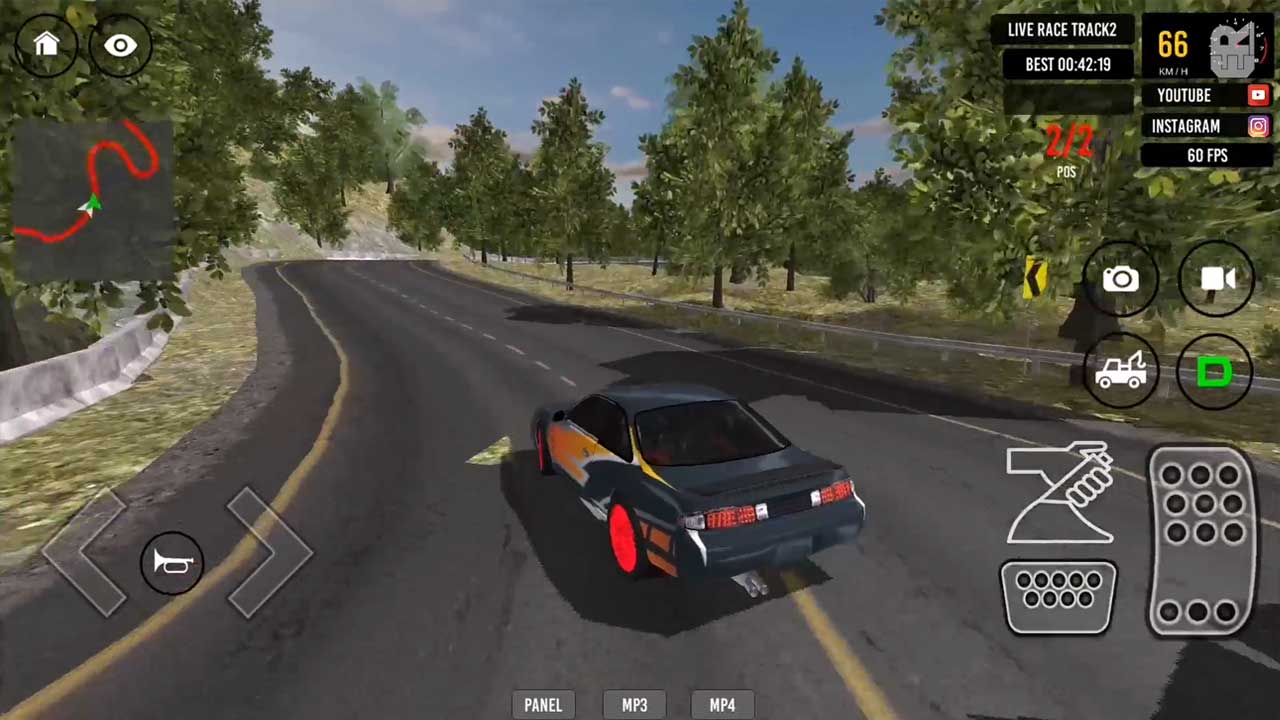Steer left with the left arrow
The height and width of the screenshot is (720, 1280).
[x=85, y=551]
